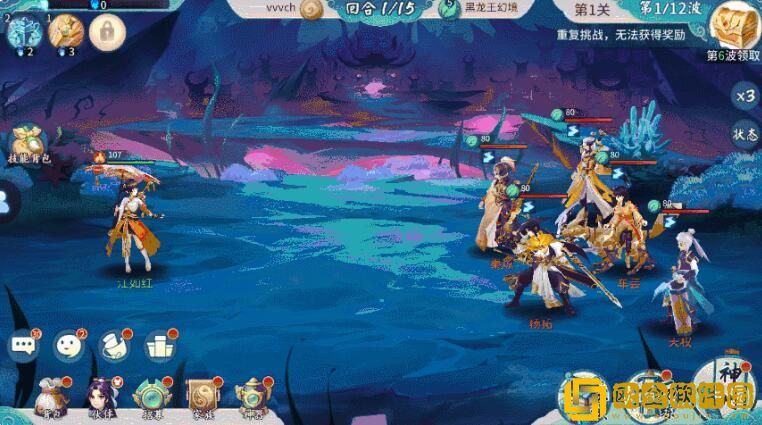
Task: Tap the 神 button at bottom right
Action: pyautogui.click(x=737, y=380)
